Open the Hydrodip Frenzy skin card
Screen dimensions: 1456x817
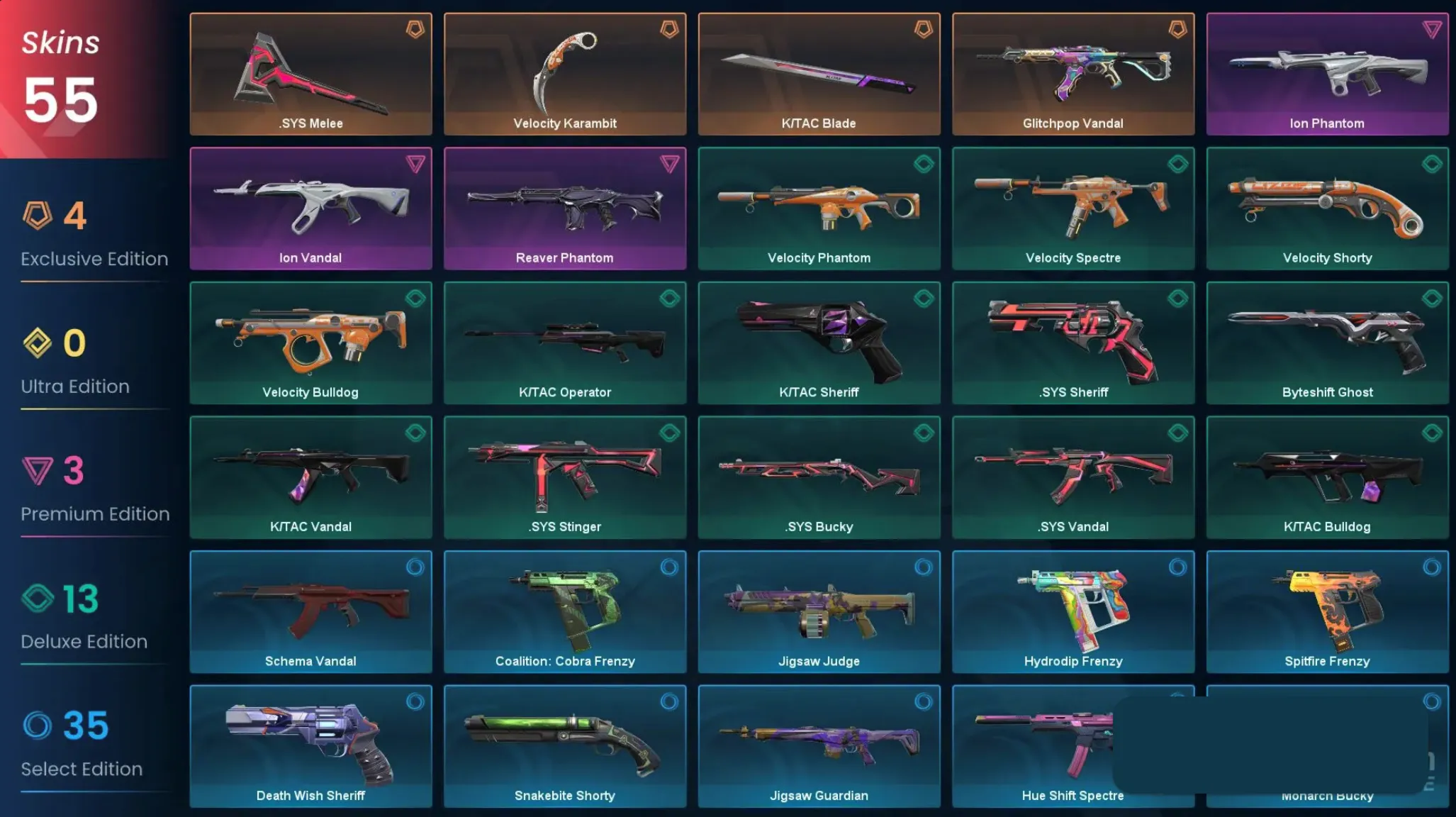point(1073,610)
